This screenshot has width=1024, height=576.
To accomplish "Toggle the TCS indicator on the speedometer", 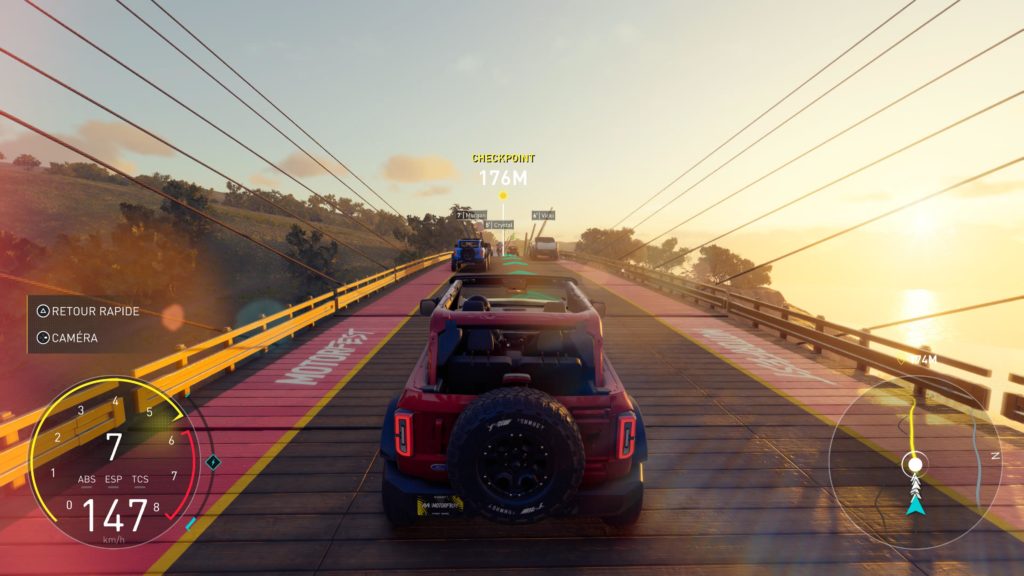I will click(x=140, y=479).
